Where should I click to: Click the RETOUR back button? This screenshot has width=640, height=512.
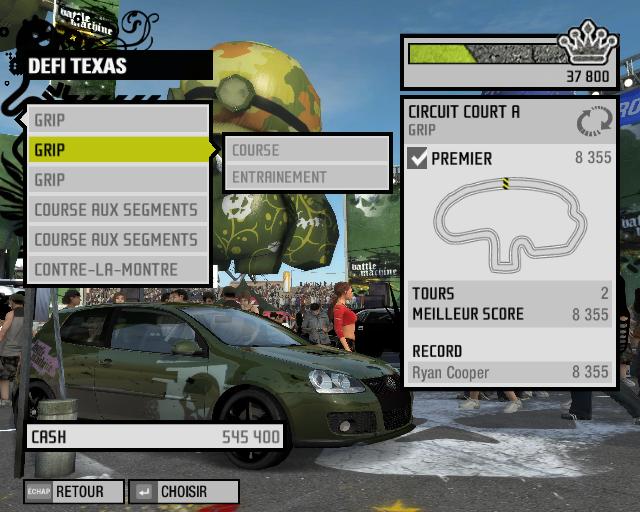tap(75, 492)
